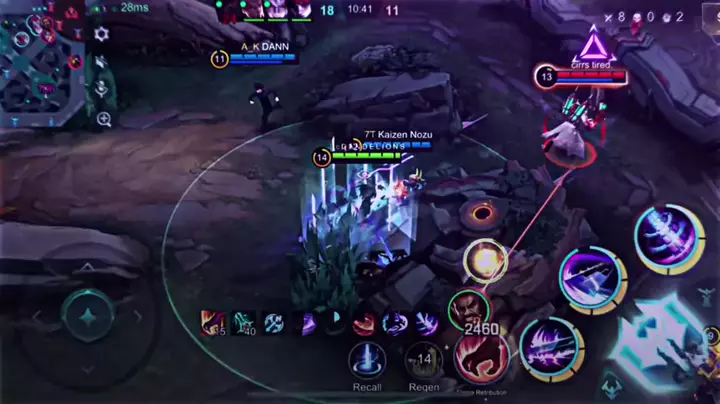
Task: Activate the purple claw-slash skill near Retribution
Action: click(550, 346)
